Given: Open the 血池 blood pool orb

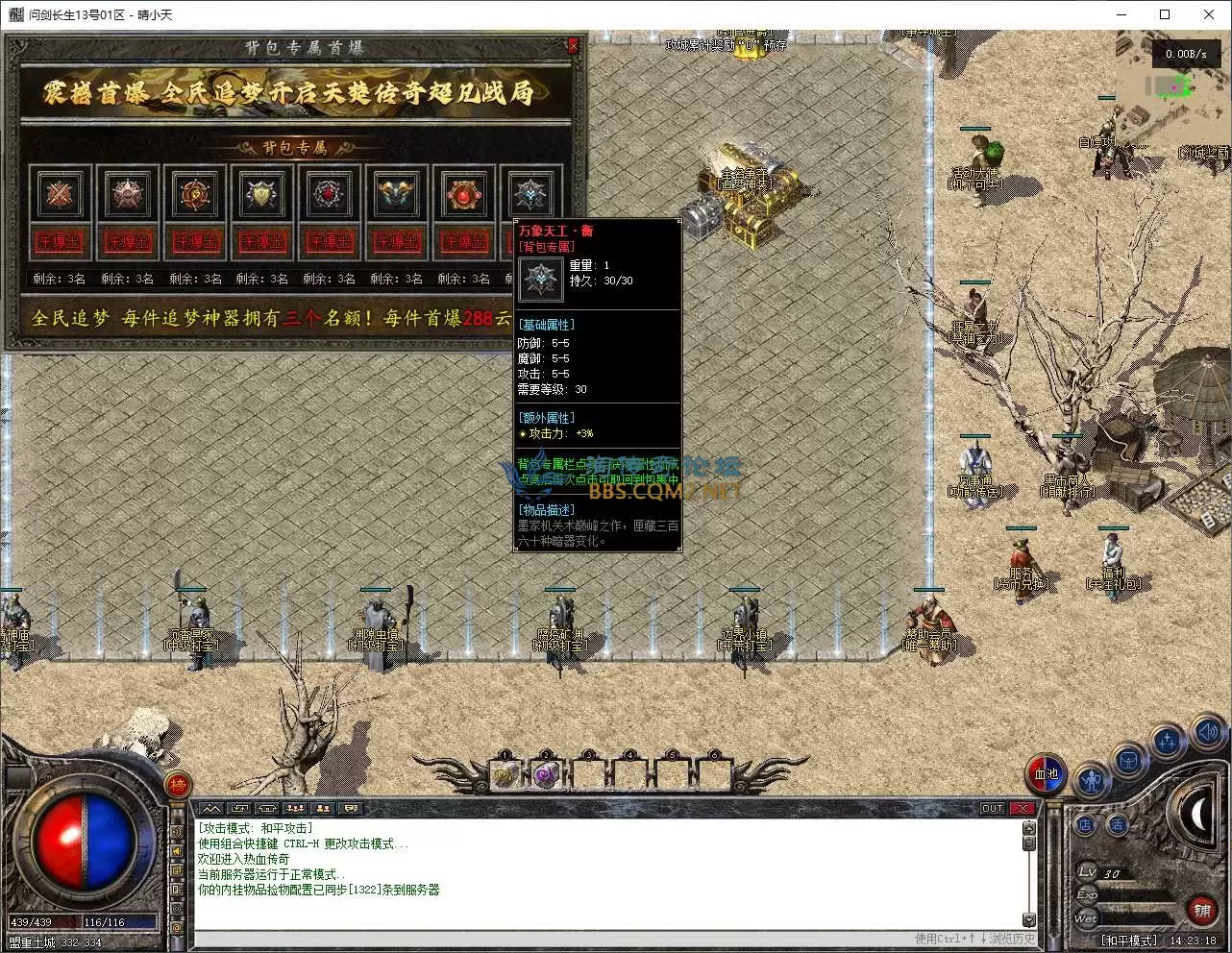Looking at the screenshot, I should (1046, 773).
